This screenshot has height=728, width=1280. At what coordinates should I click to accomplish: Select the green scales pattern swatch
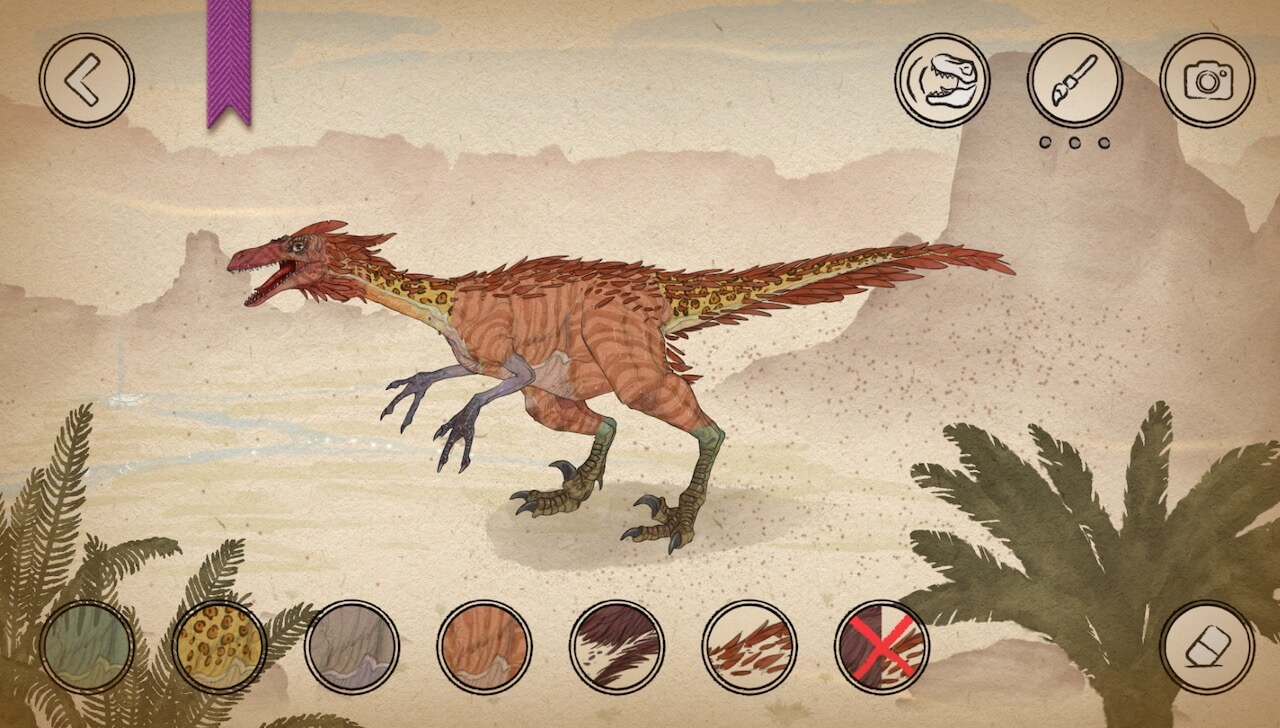tap(87, 647)
